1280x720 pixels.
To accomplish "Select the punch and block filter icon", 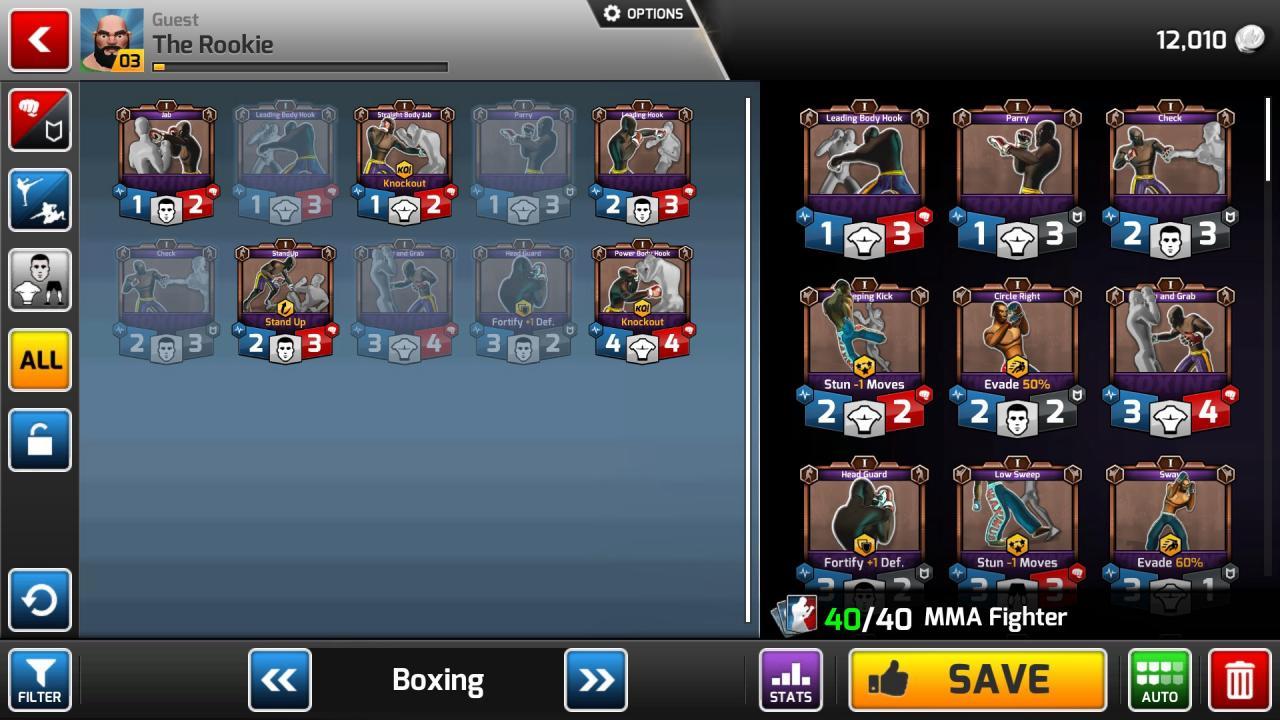I will tap(40, 120).
